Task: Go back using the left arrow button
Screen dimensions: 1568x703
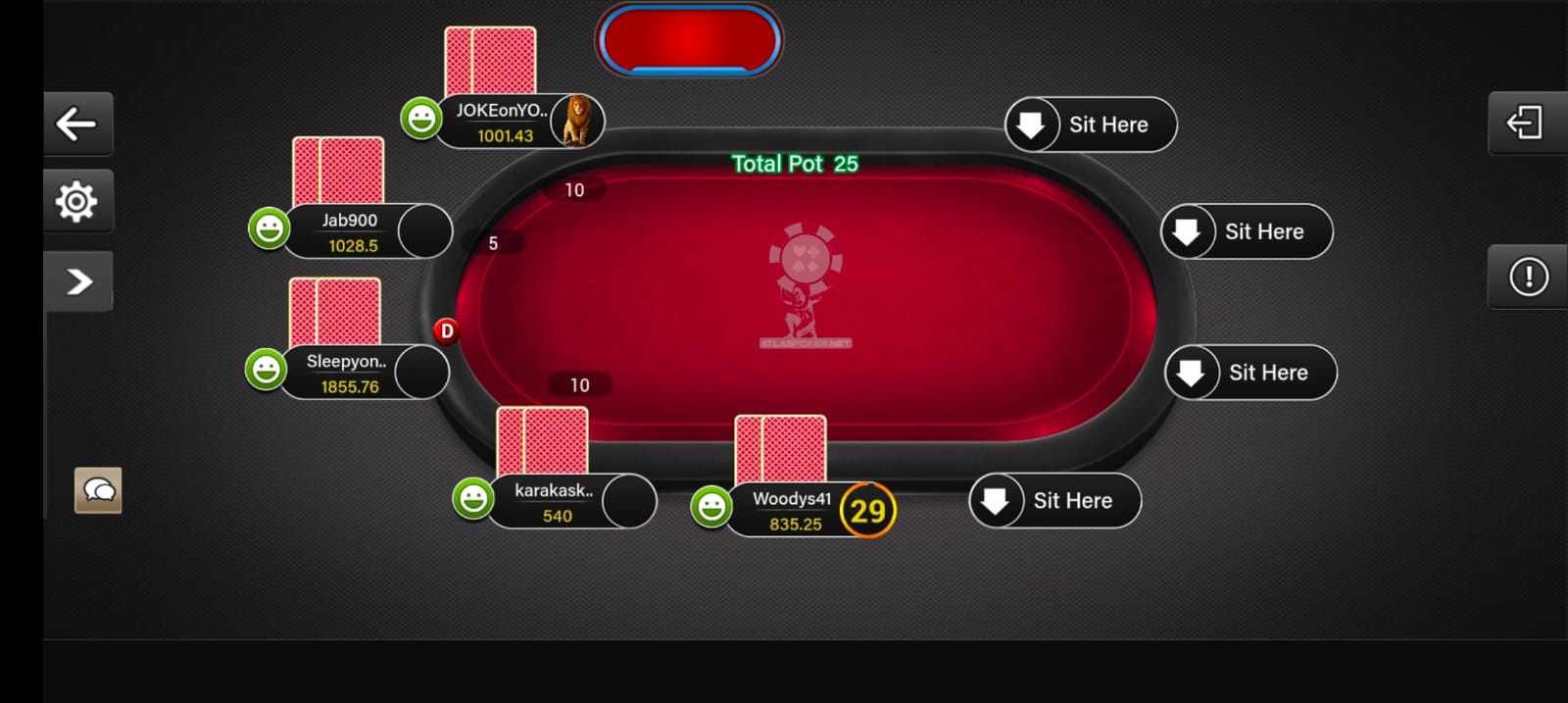Action: click(76, 124)
